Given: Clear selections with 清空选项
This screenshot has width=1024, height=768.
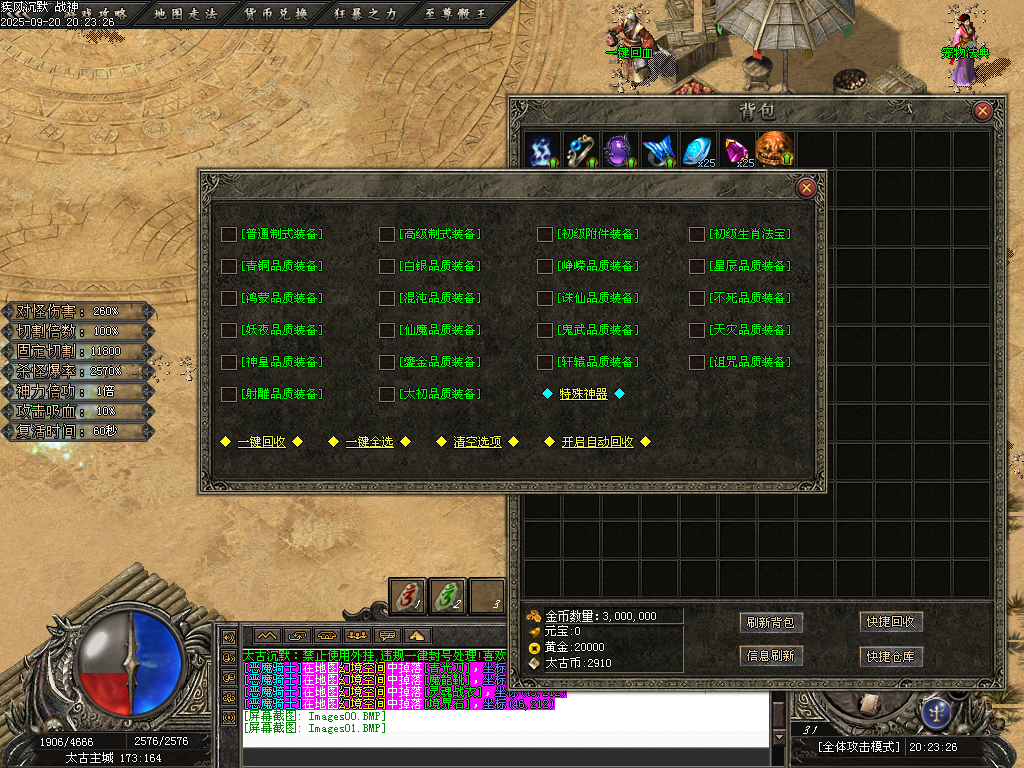Looking at the screenshot, I should pos(478,442).
